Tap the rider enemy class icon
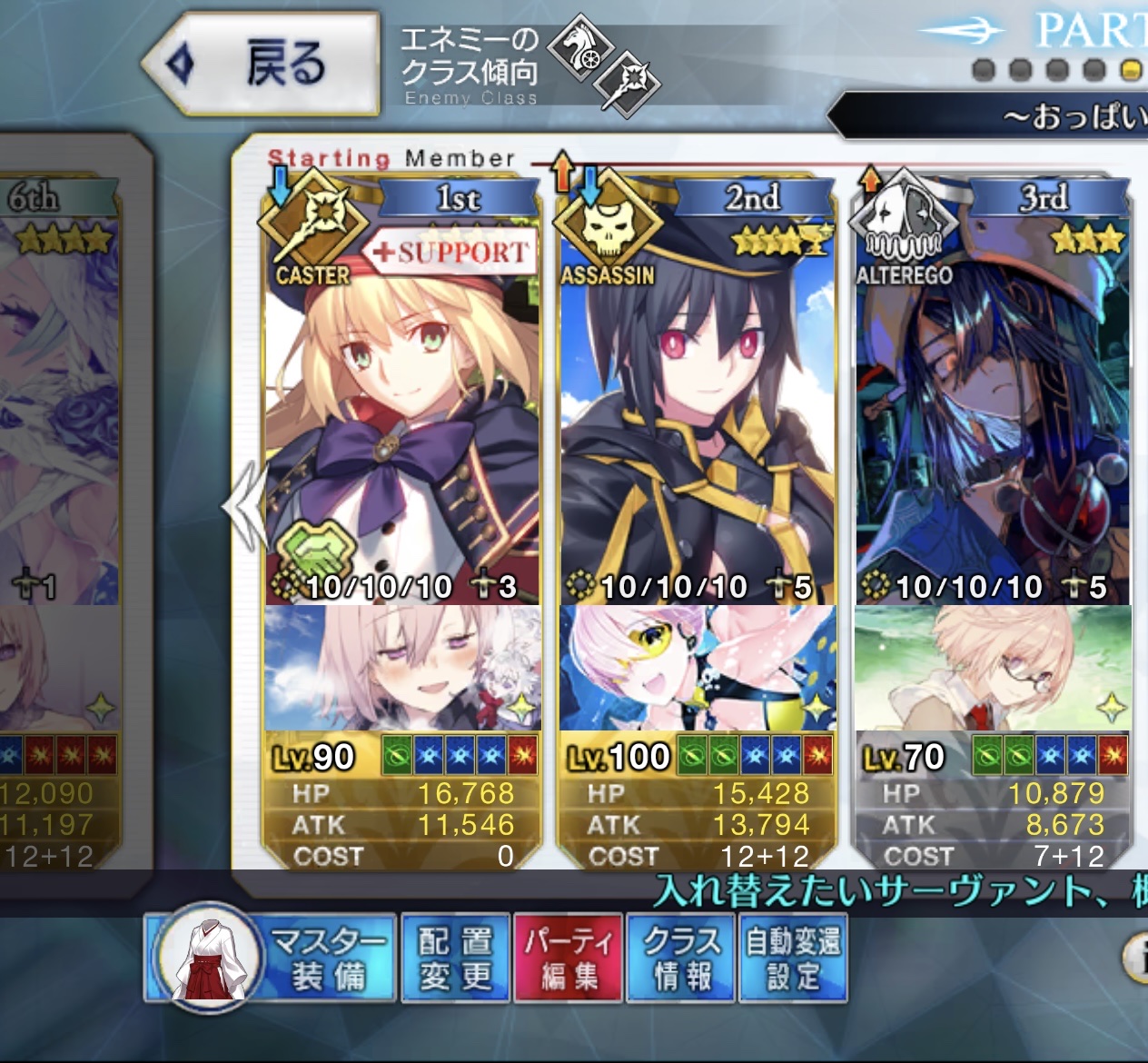Screen dimensions: 1148x1063 tap(580, 48)
